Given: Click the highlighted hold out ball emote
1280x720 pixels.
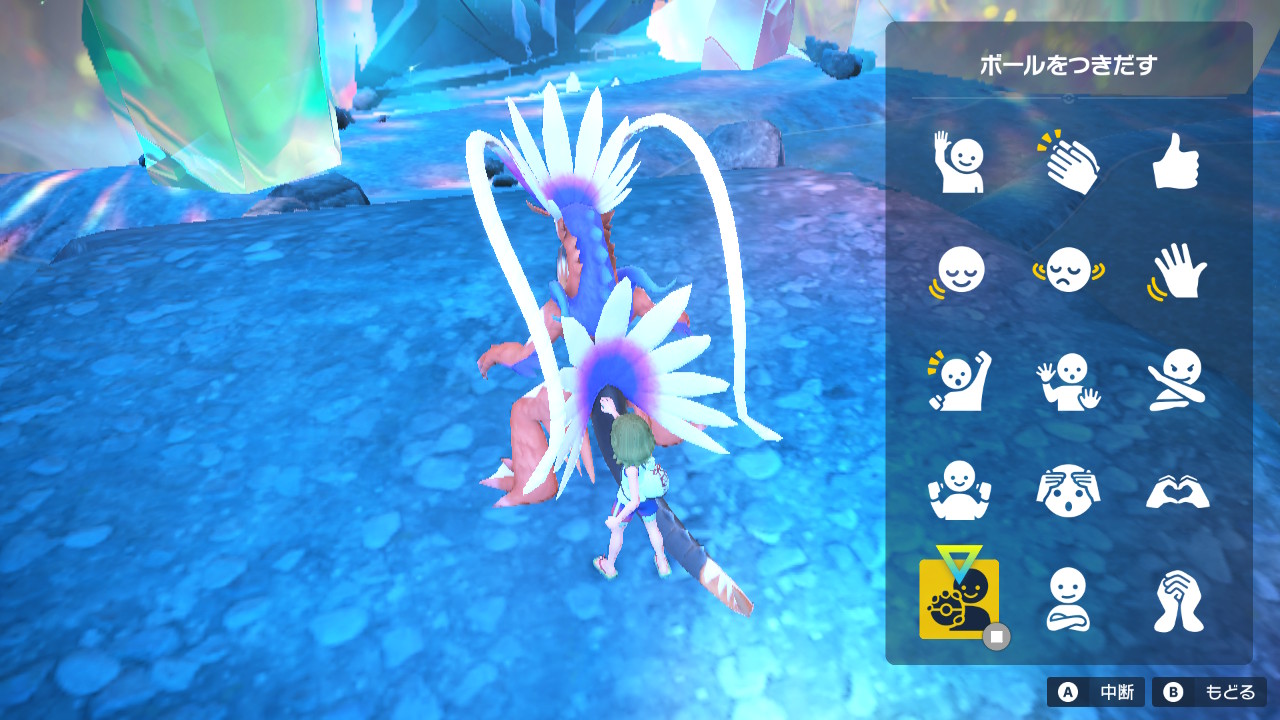Looking at the screenshot, I should [959, 600].
